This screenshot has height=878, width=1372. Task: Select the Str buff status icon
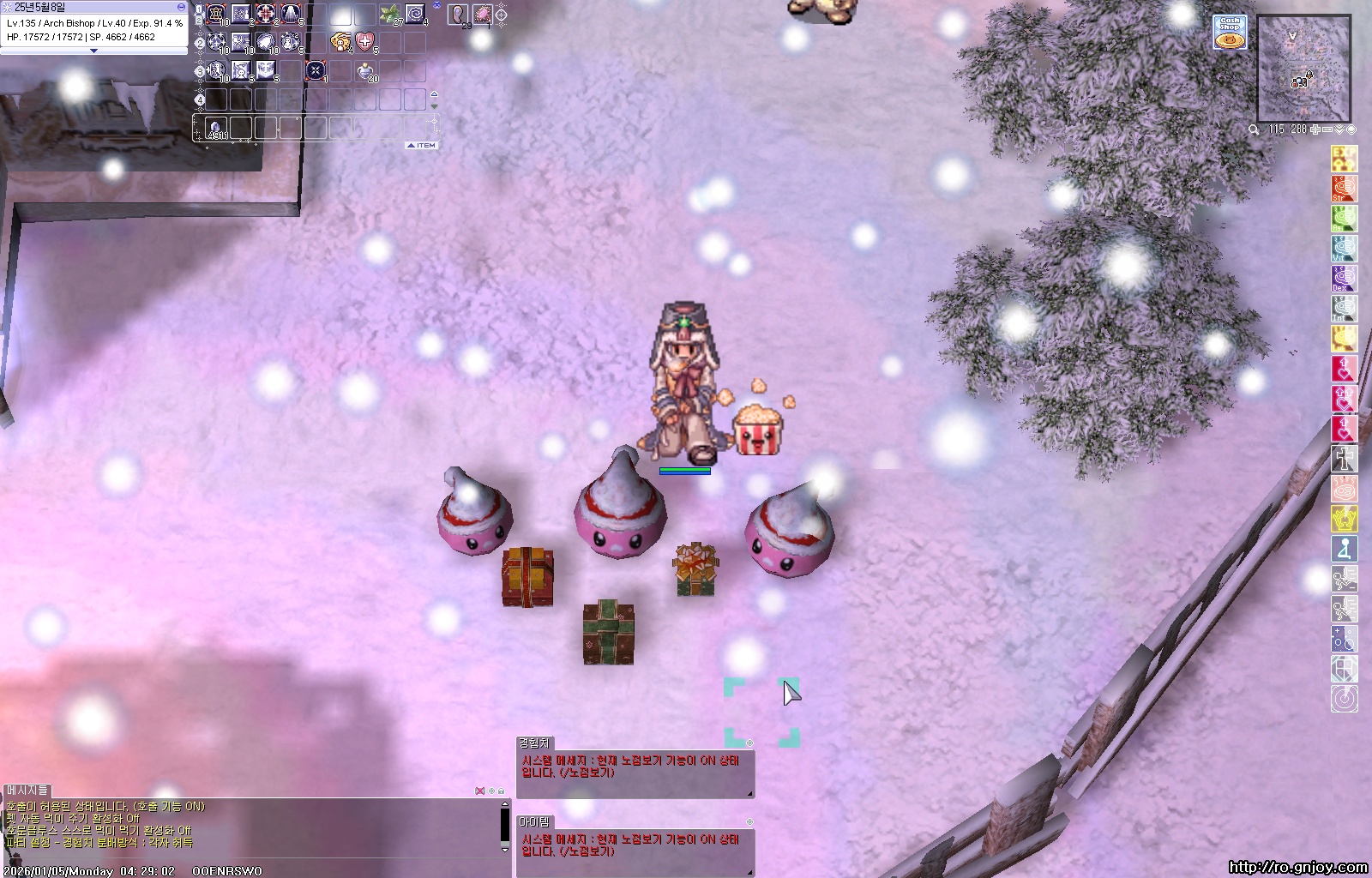[1344, 189]
